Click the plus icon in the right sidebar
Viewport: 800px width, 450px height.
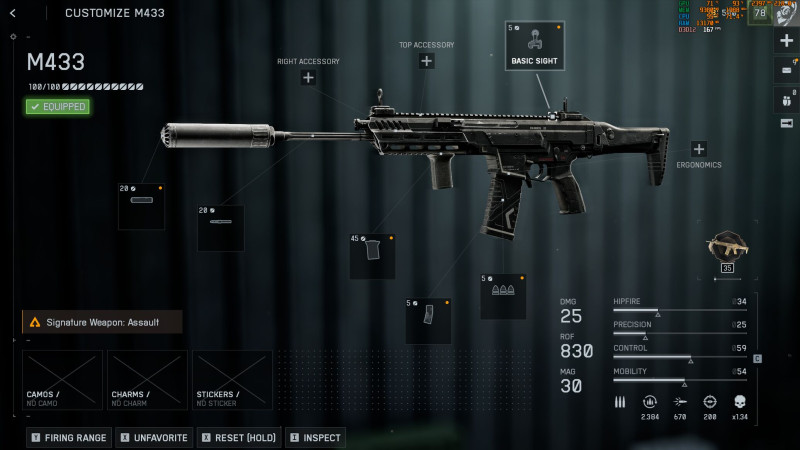[786, 42]
